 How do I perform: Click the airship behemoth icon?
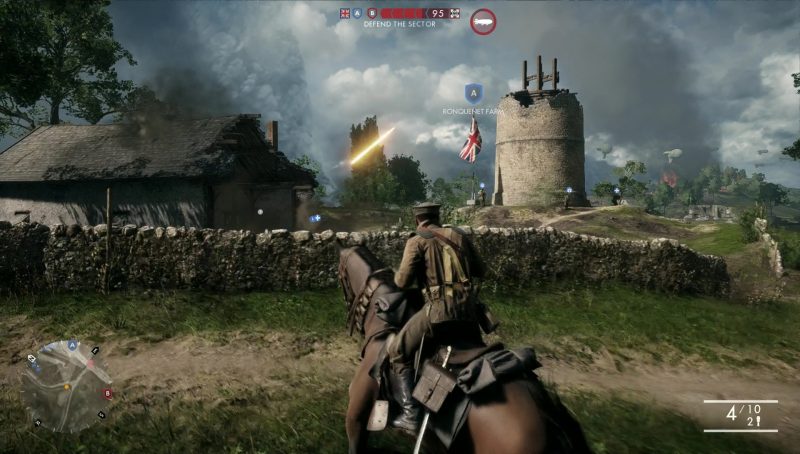483,21
